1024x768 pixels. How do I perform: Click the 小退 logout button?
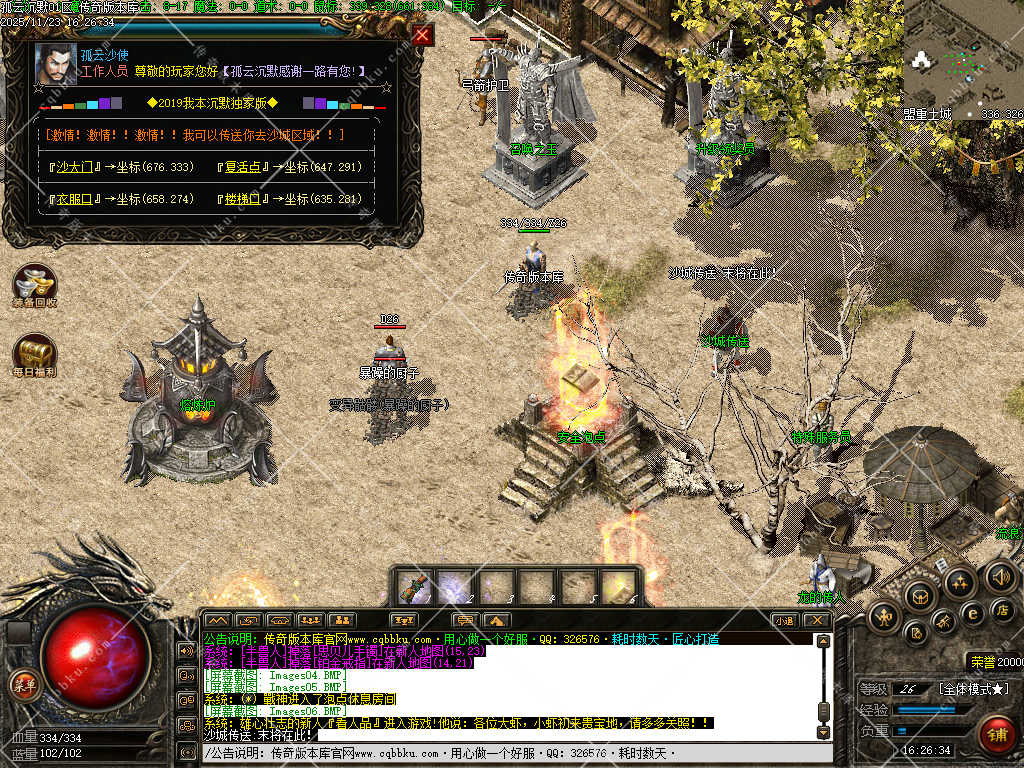(785, 620)
